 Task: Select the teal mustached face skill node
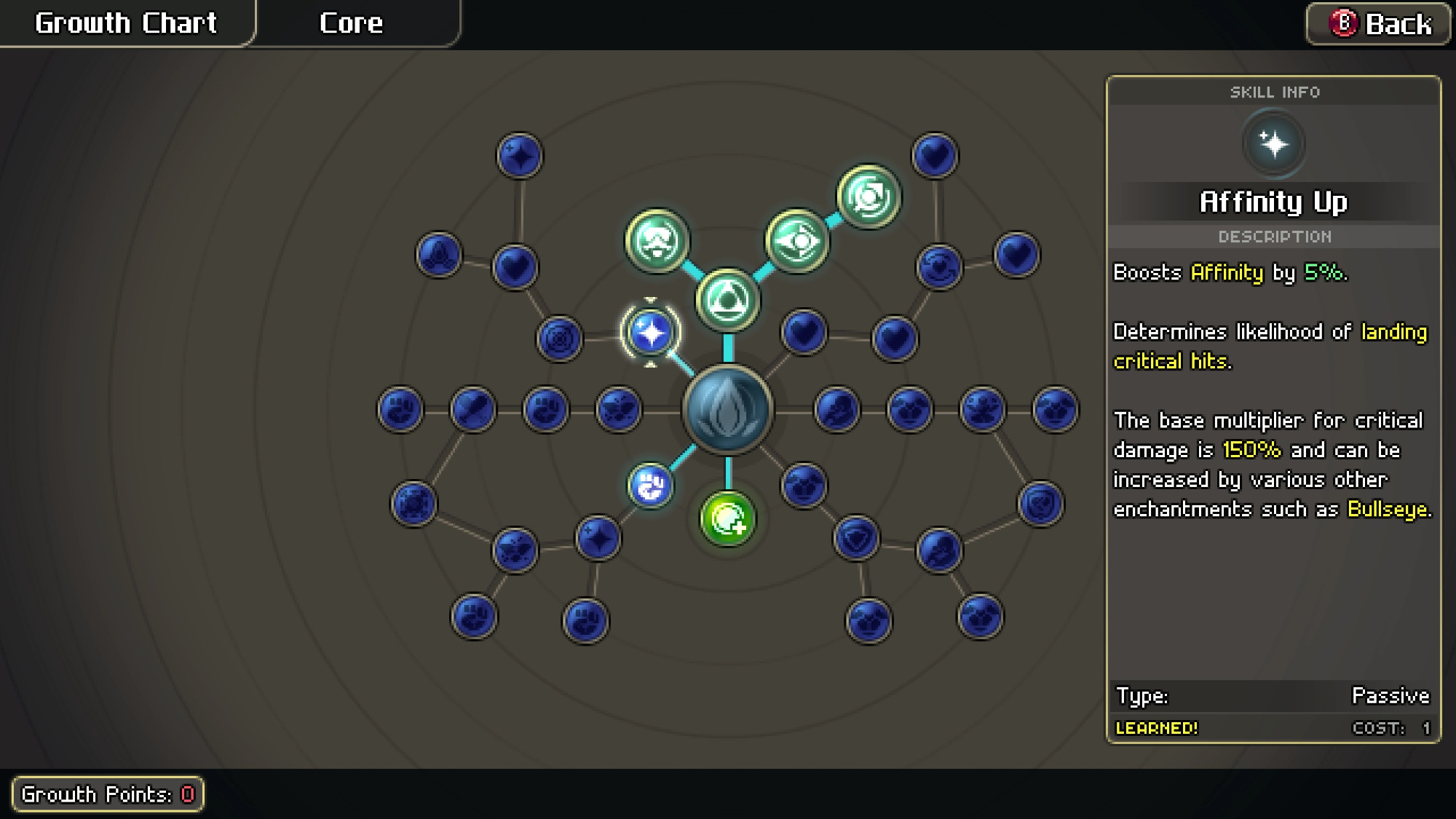click(x=657, y=240)
